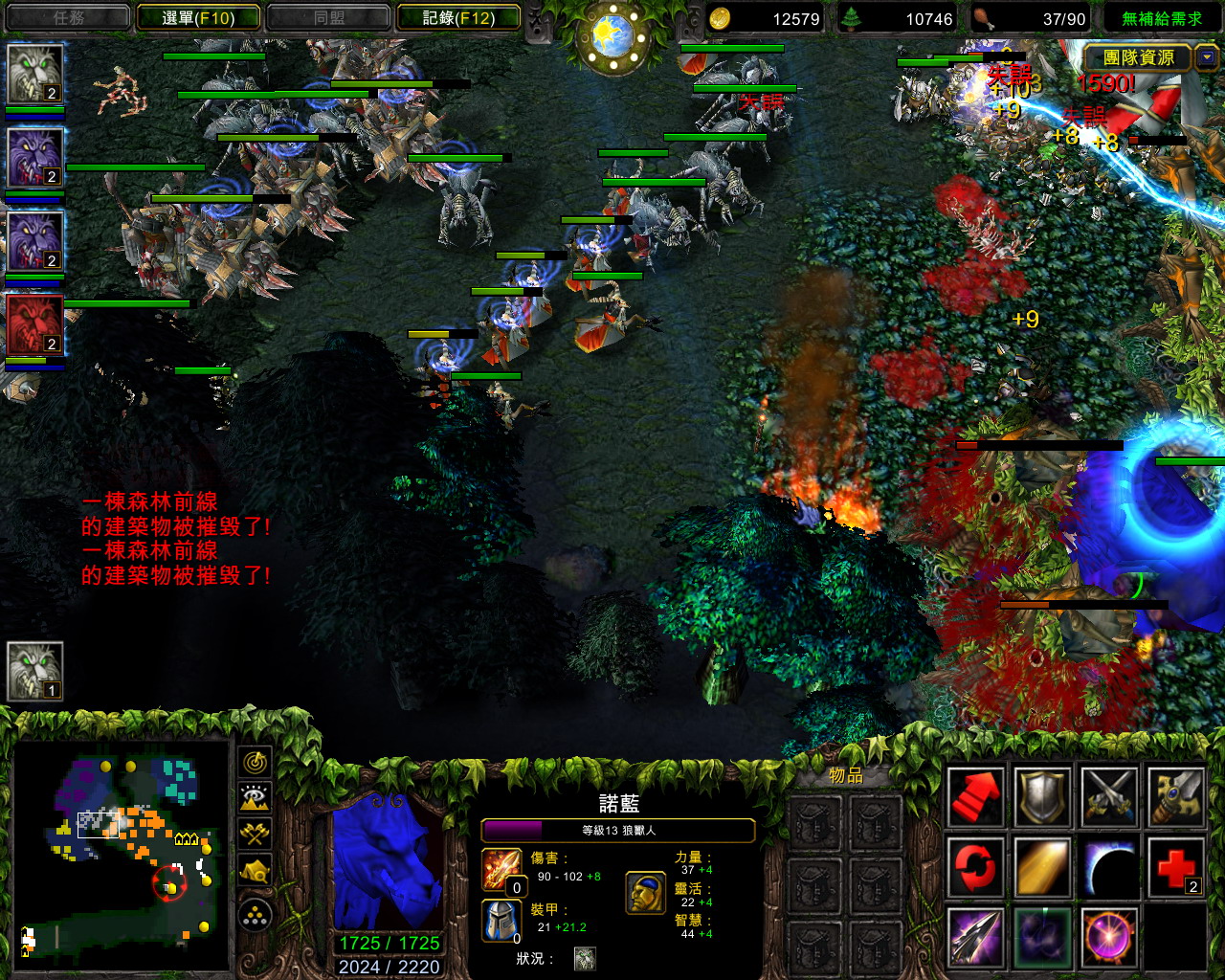This screenshot has height=980, width=1225.
Task: Activate the minimap signal ping button
Action: pos(255,763)
